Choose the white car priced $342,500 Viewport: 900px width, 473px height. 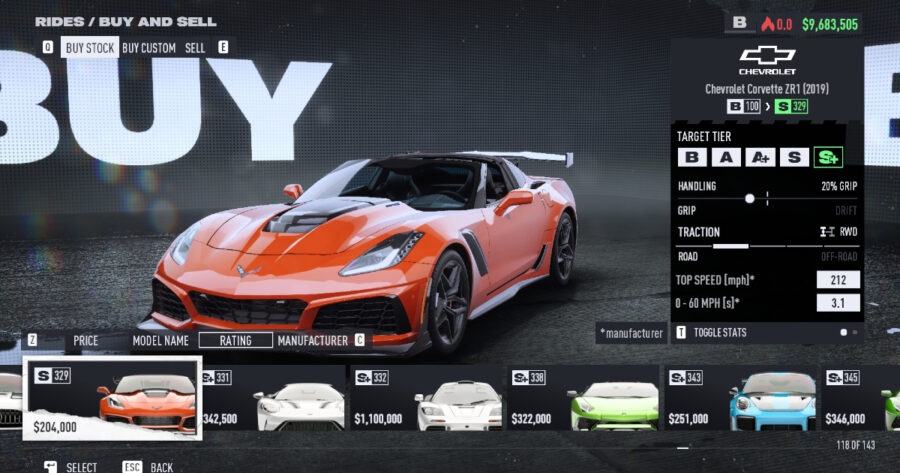click(x=272, y=400)
